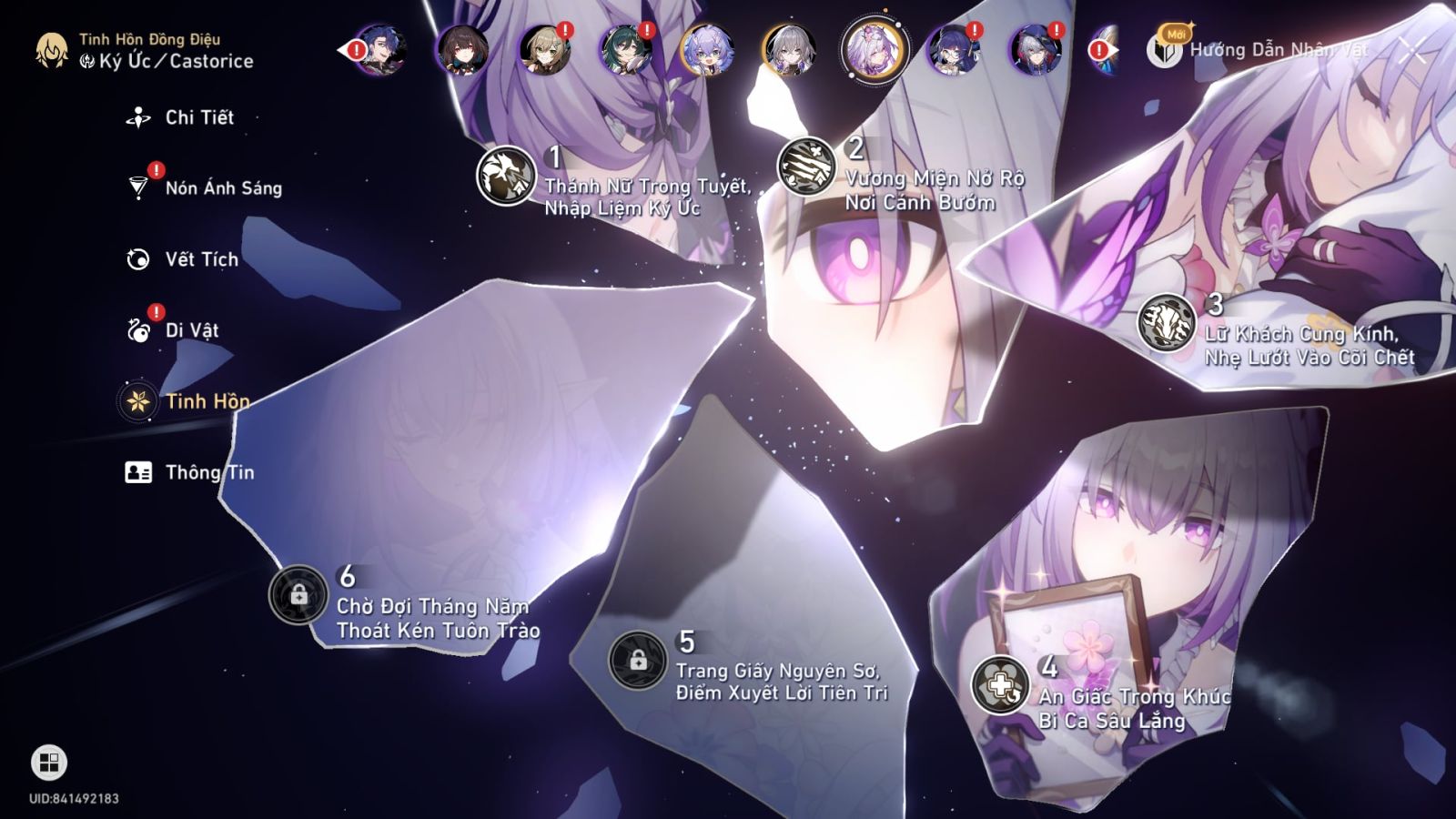Open the Vết Tích traces panel
Screen dimensions: 1456x819
201,259
